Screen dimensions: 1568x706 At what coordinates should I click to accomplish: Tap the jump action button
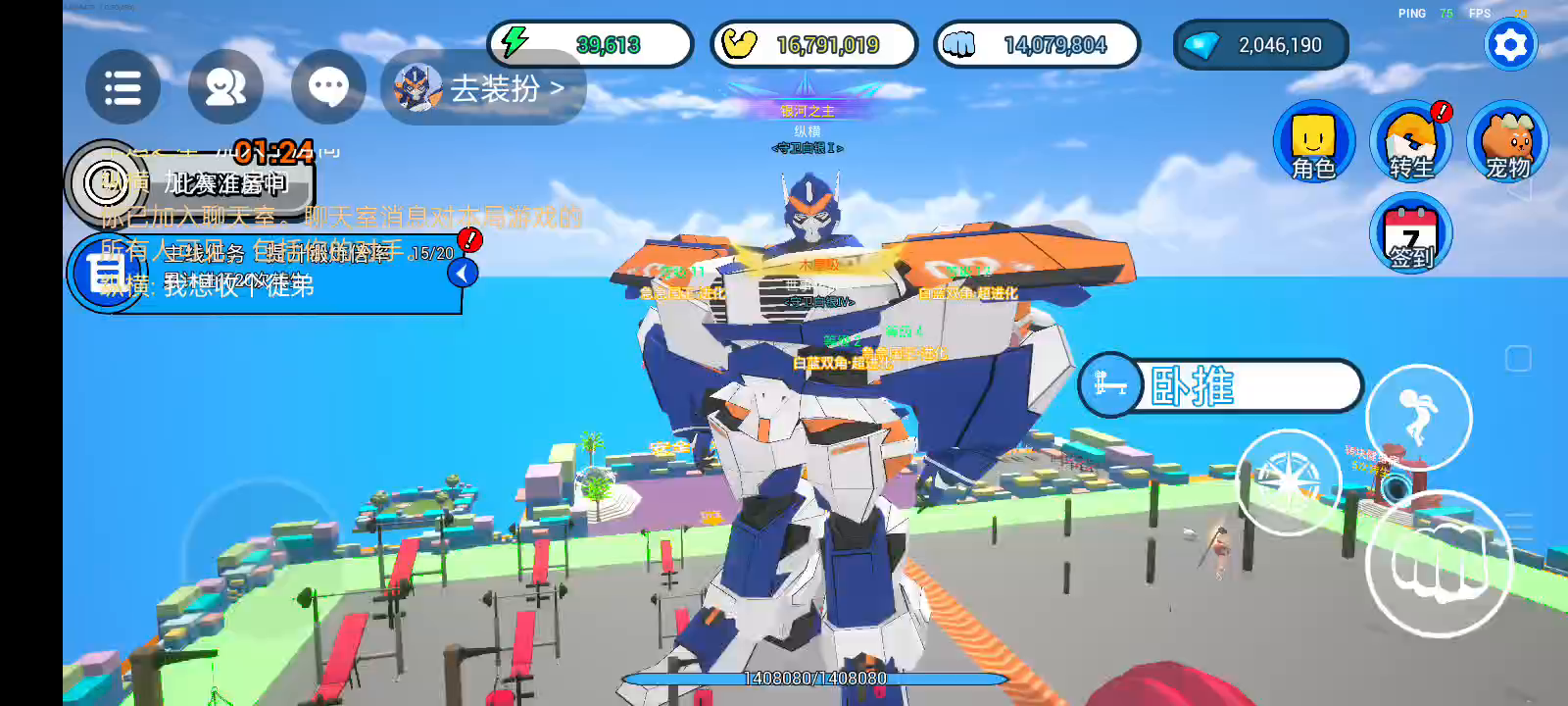pos(1418,417)
